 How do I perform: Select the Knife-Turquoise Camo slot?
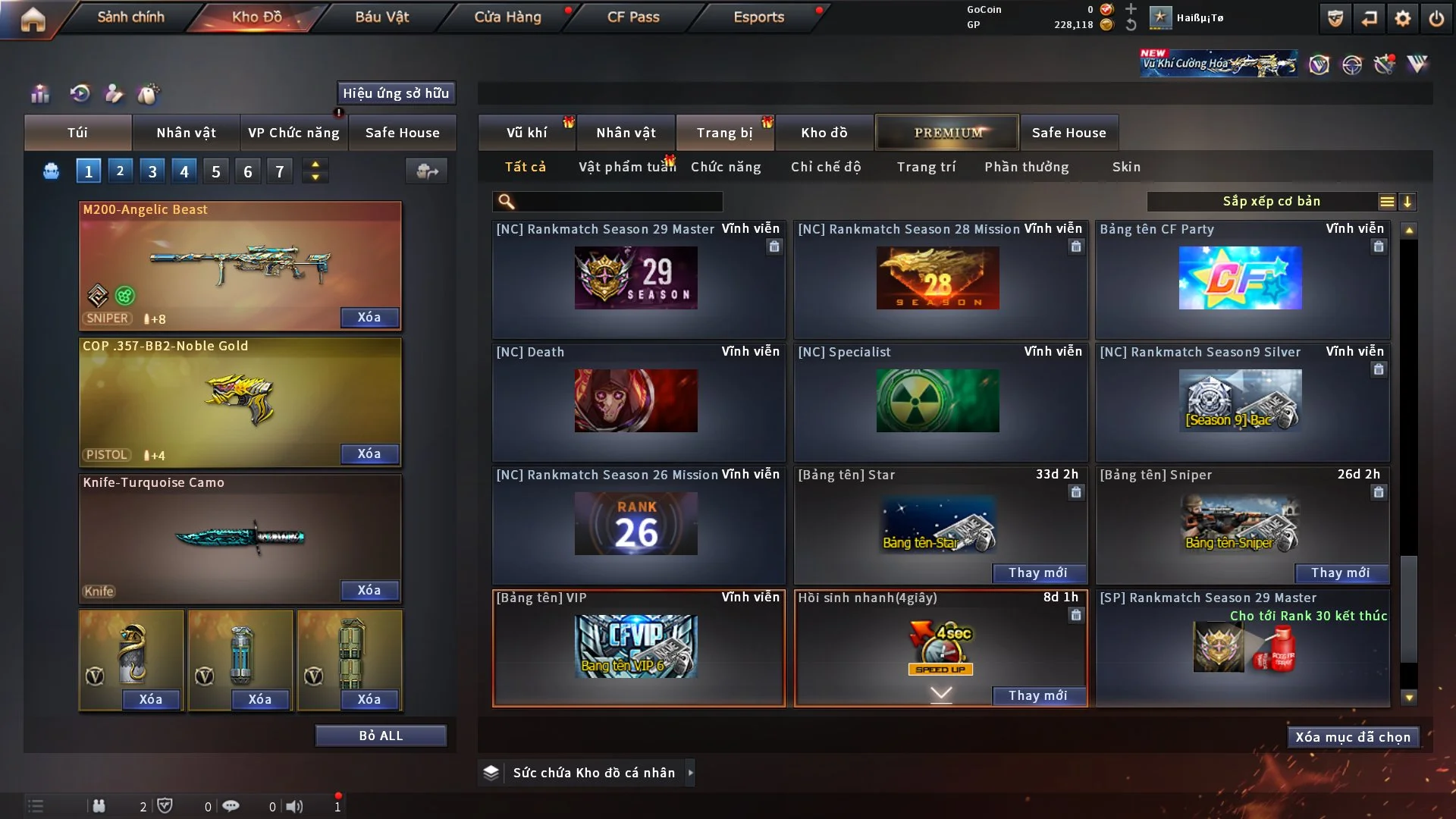[240, 538]
